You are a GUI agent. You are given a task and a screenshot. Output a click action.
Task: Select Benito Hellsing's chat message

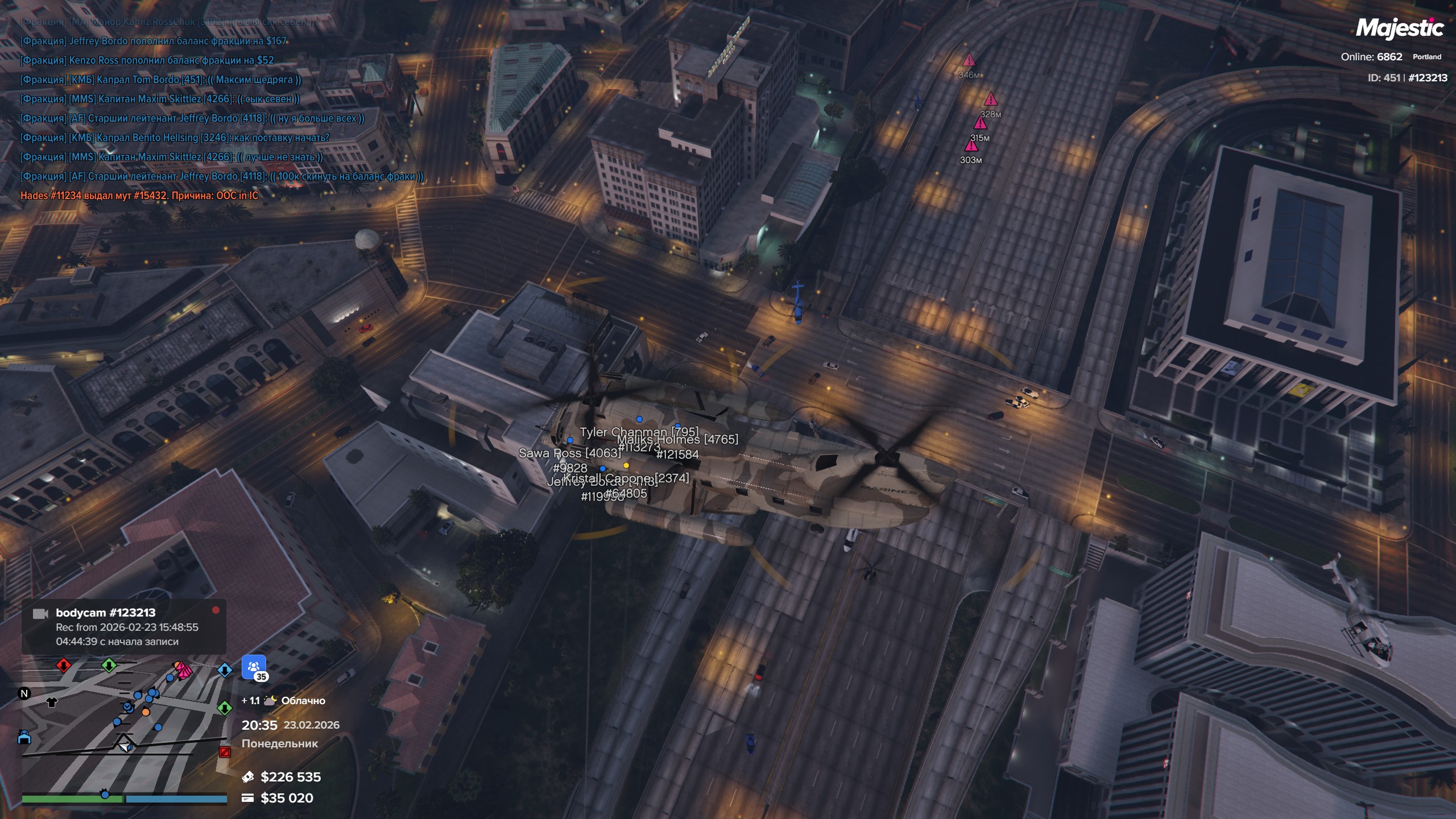pyautogui.click(x=175, y=138)
